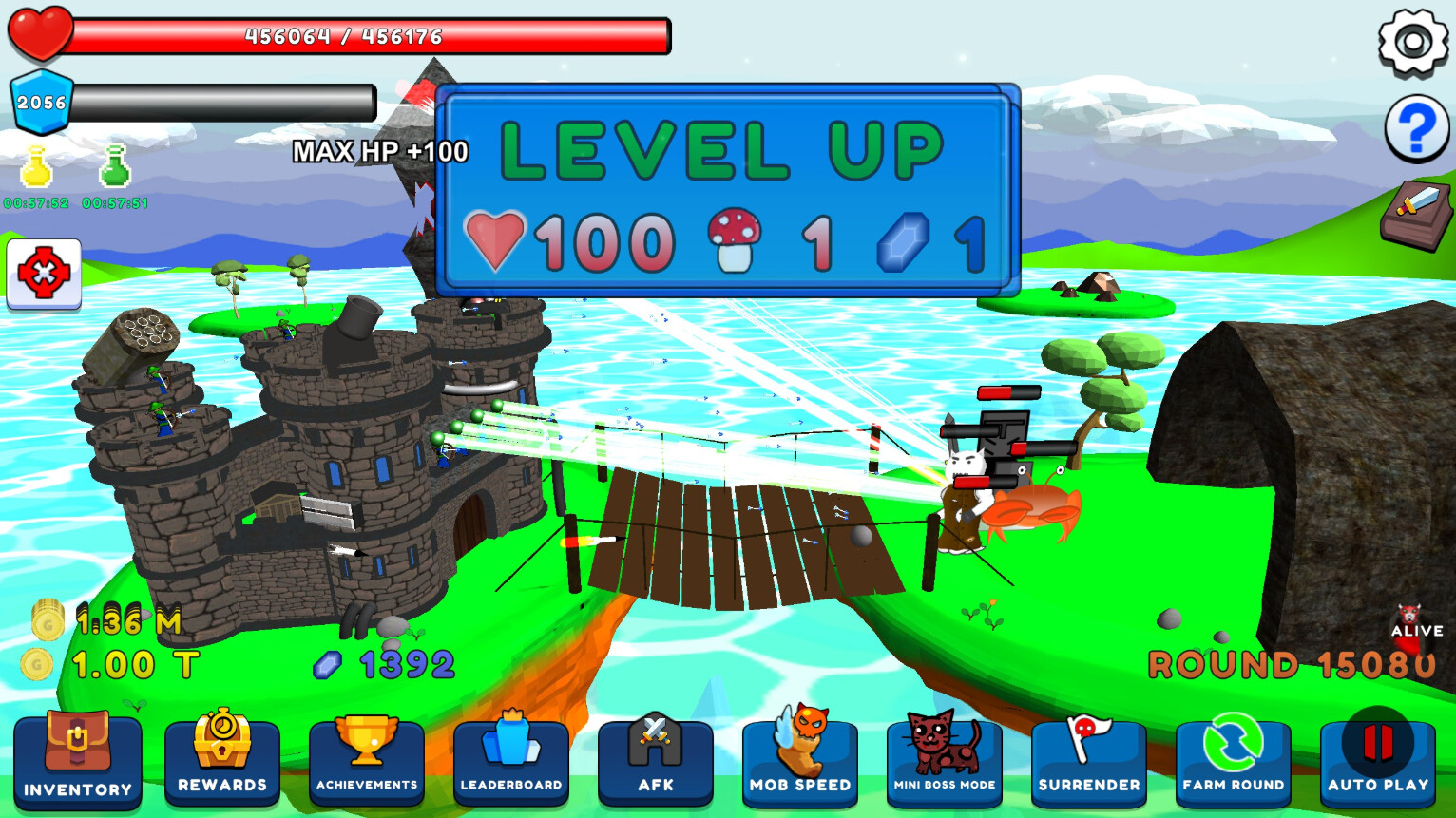The width and height of the screenshot is (1456, 818).
Task: Use the healing cross item
Action: (42, 274)
